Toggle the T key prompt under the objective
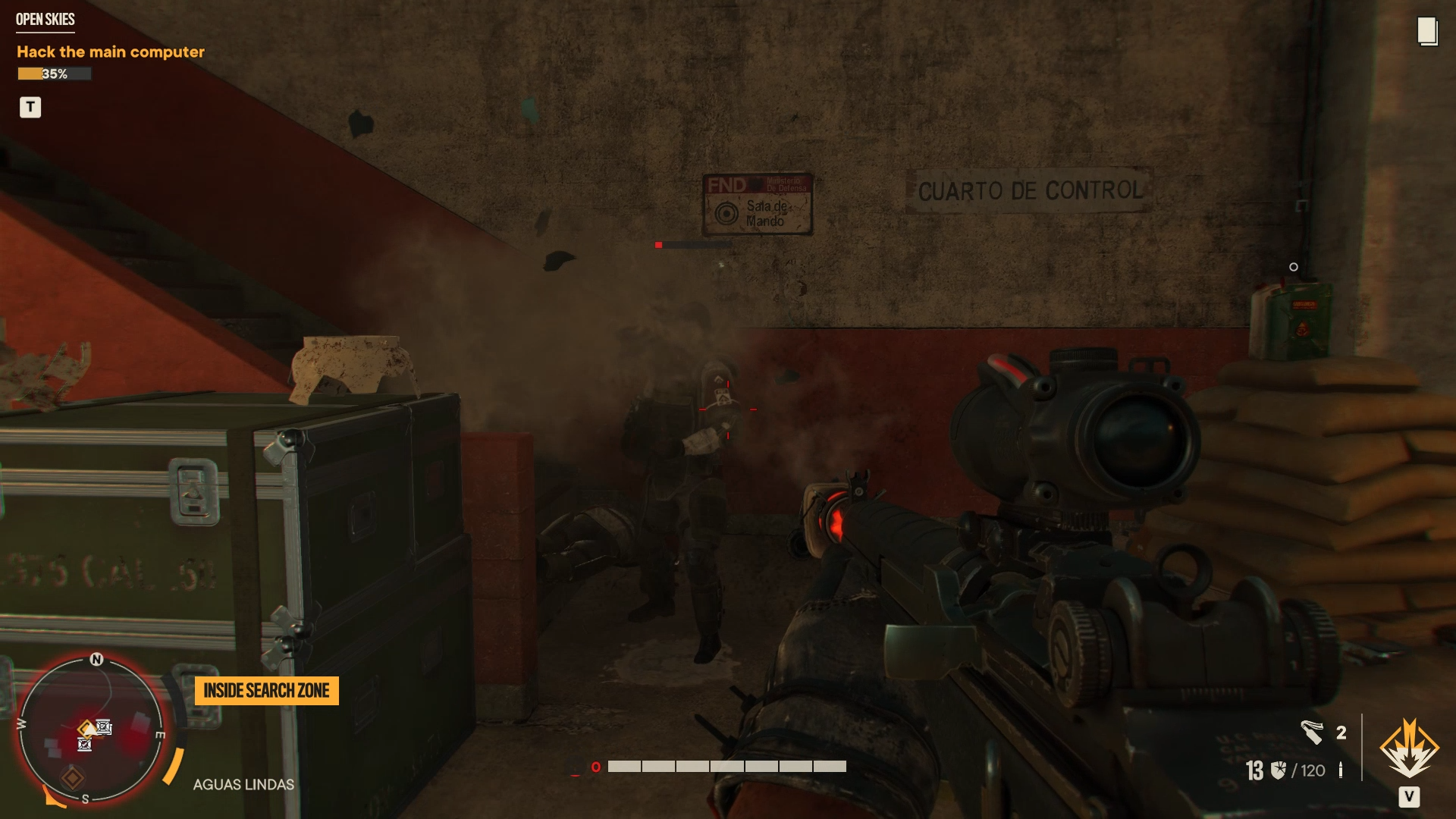This screenshot has height=819, width=1456. point(30,107)
